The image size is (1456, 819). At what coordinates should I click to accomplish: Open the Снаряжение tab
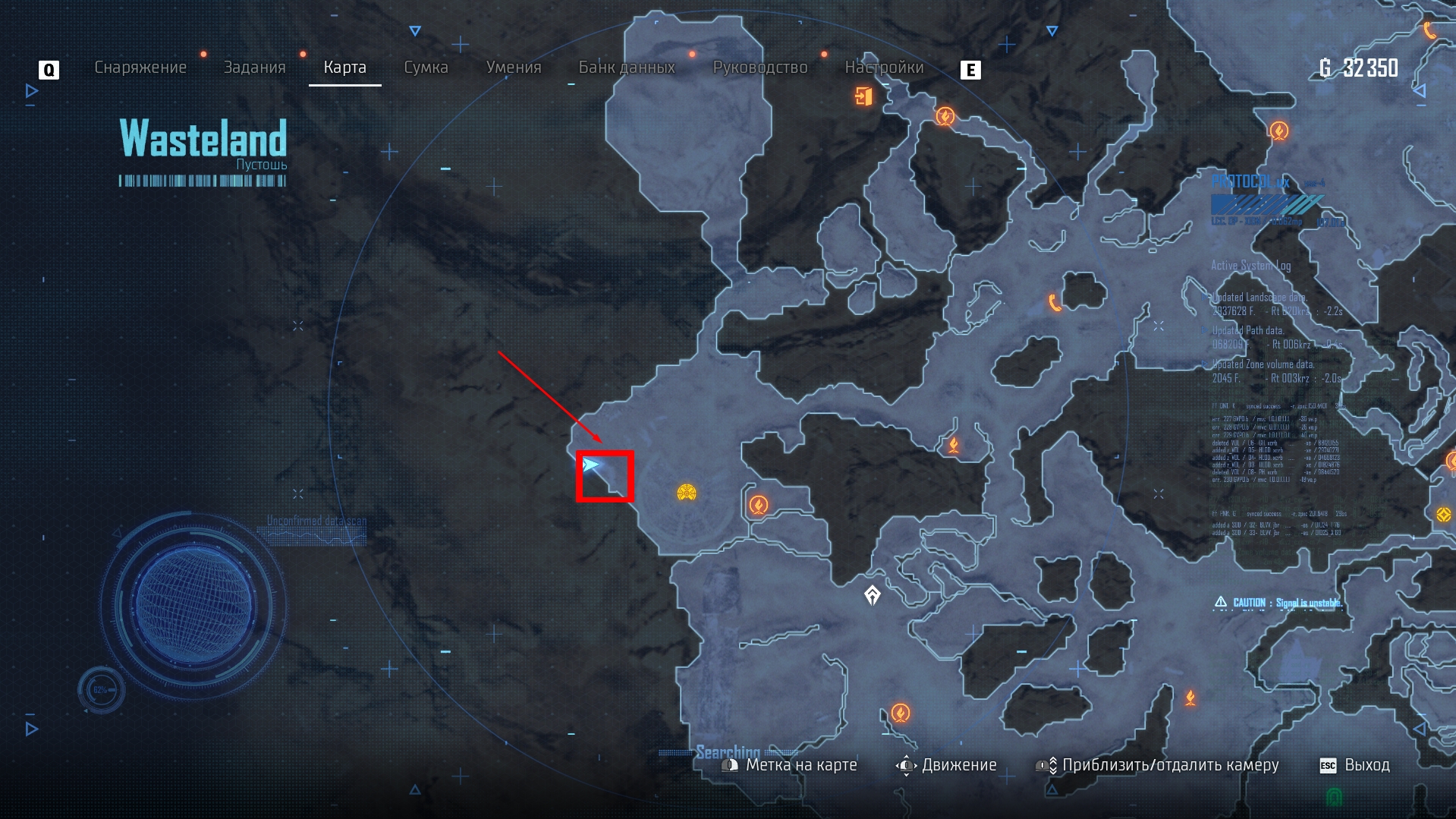pos(140,68)
